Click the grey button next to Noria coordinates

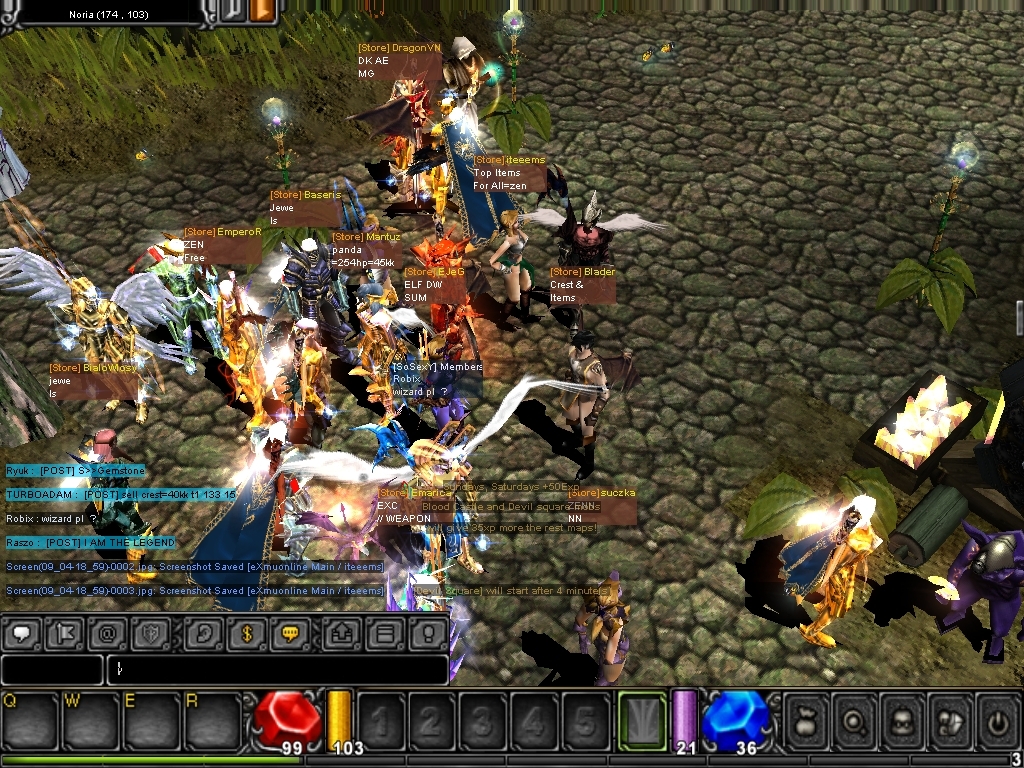(x=232, y=11)
